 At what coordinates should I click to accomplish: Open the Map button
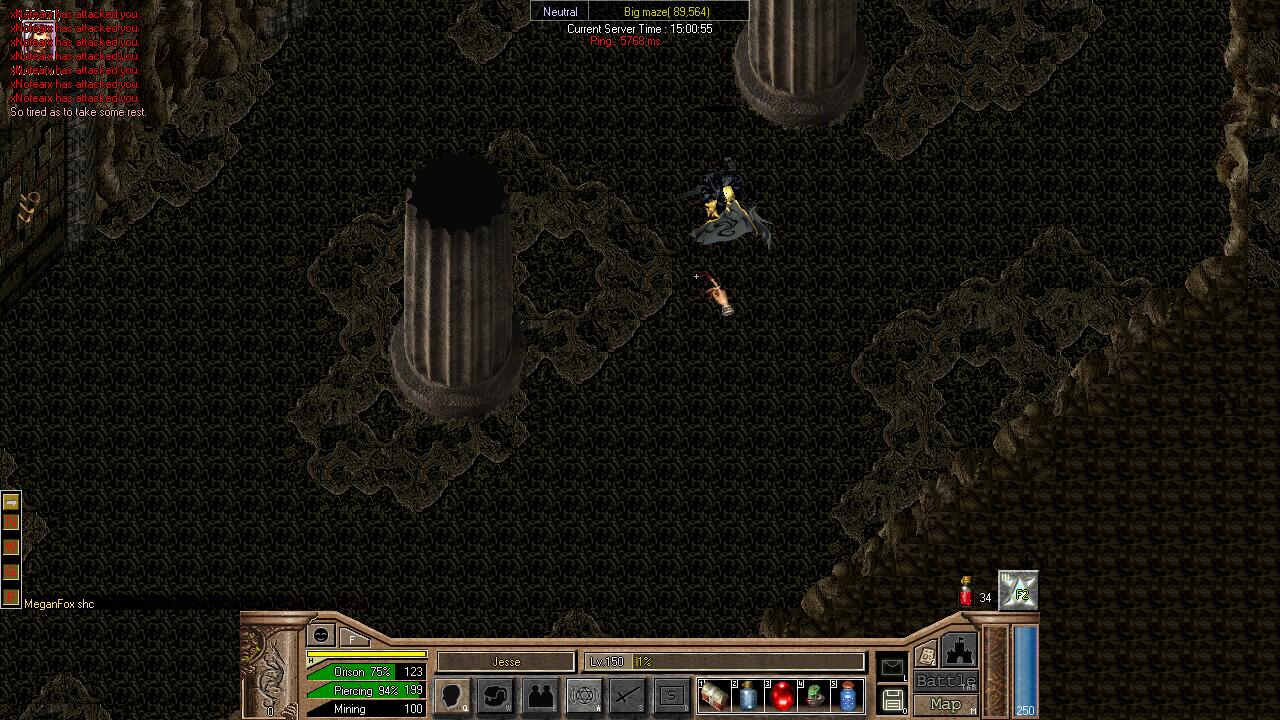[x=945, y=704]
